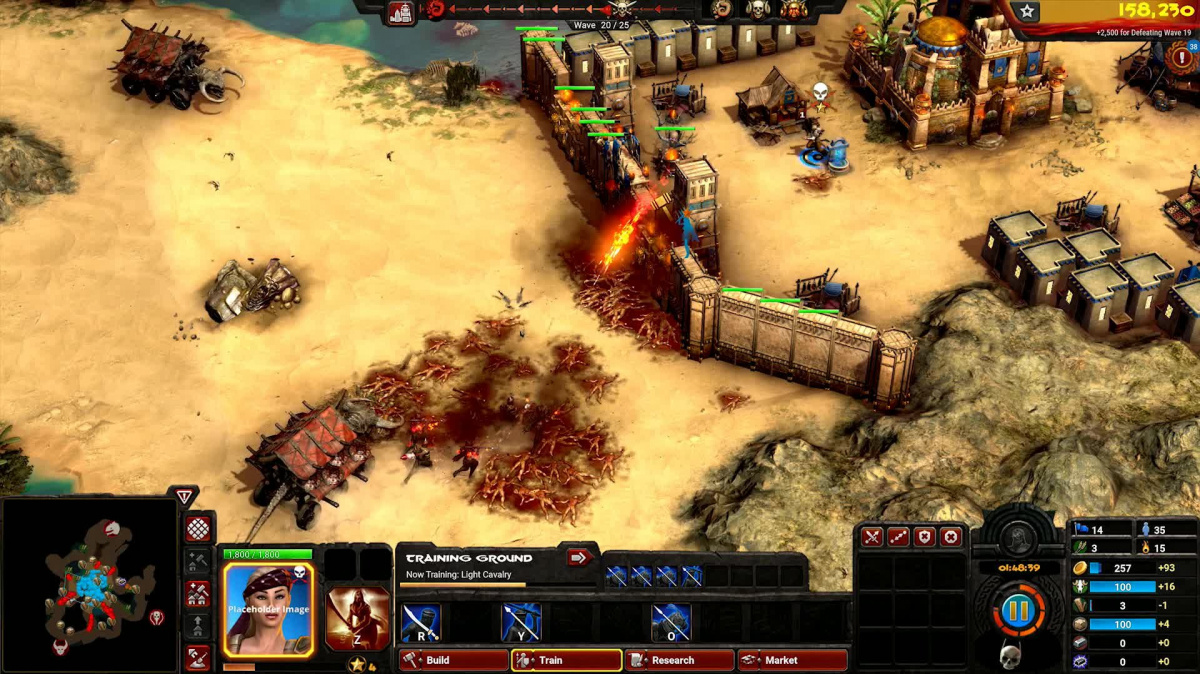Open the Build menu

point(454,660)
